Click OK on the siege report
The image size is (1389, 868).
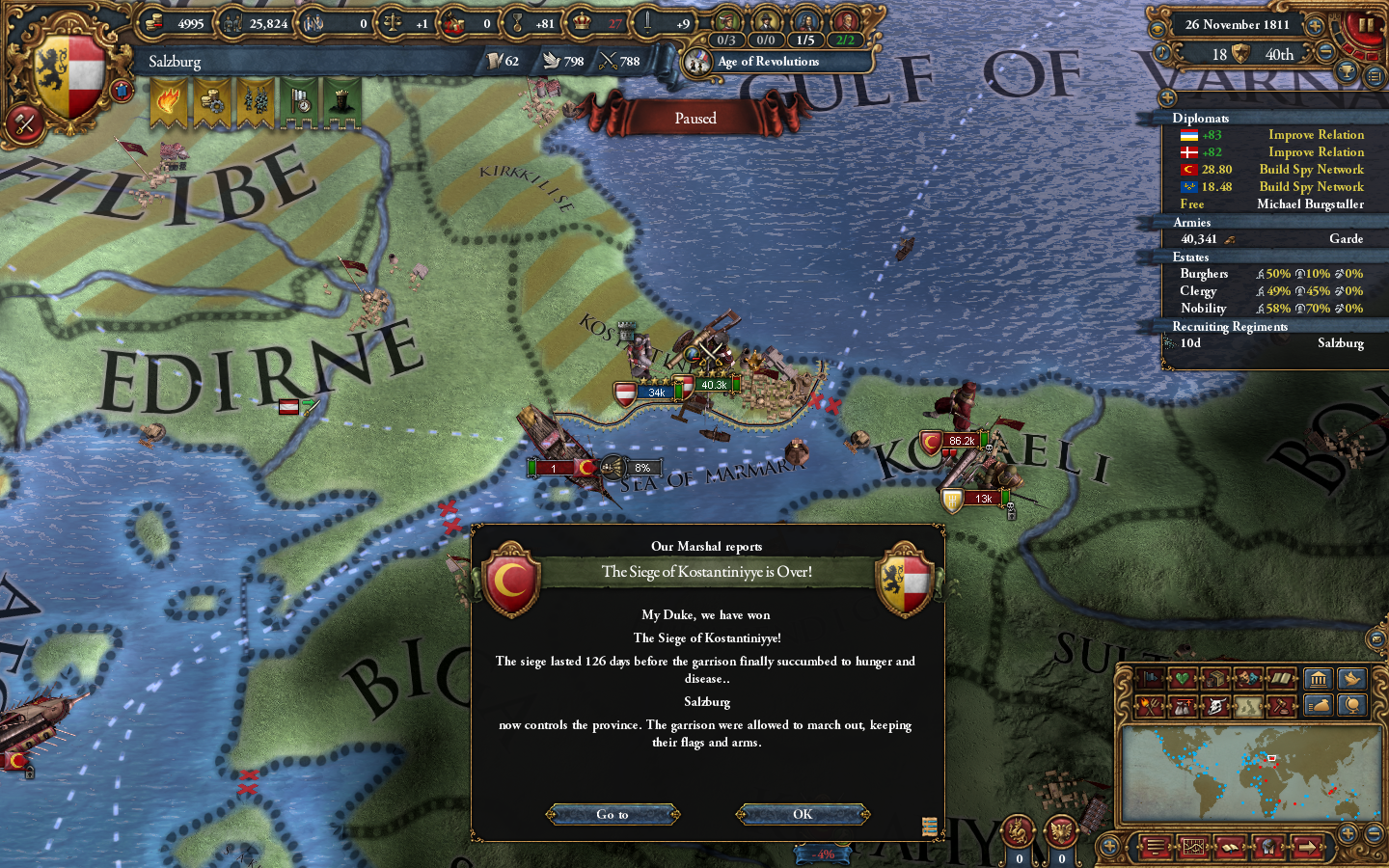(x=802, y=814)
